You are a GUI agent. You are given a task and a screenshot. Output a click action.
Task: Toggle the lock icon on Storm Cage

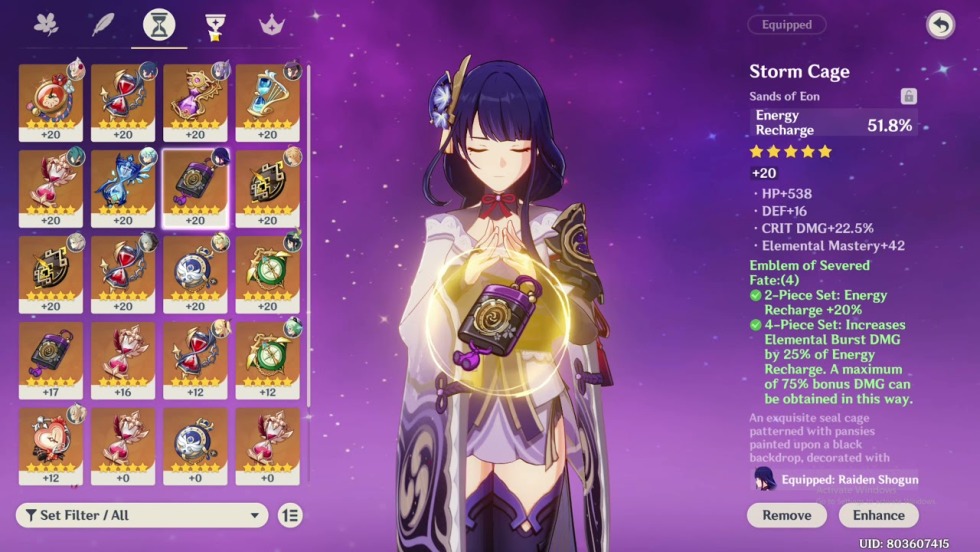pos(908,96)
